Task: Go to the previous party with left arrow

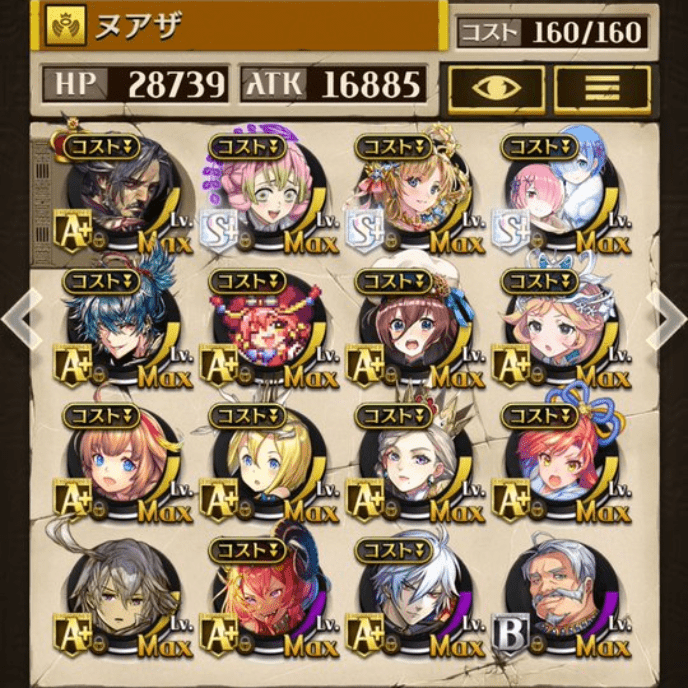Action: click(x=19, y=319)
